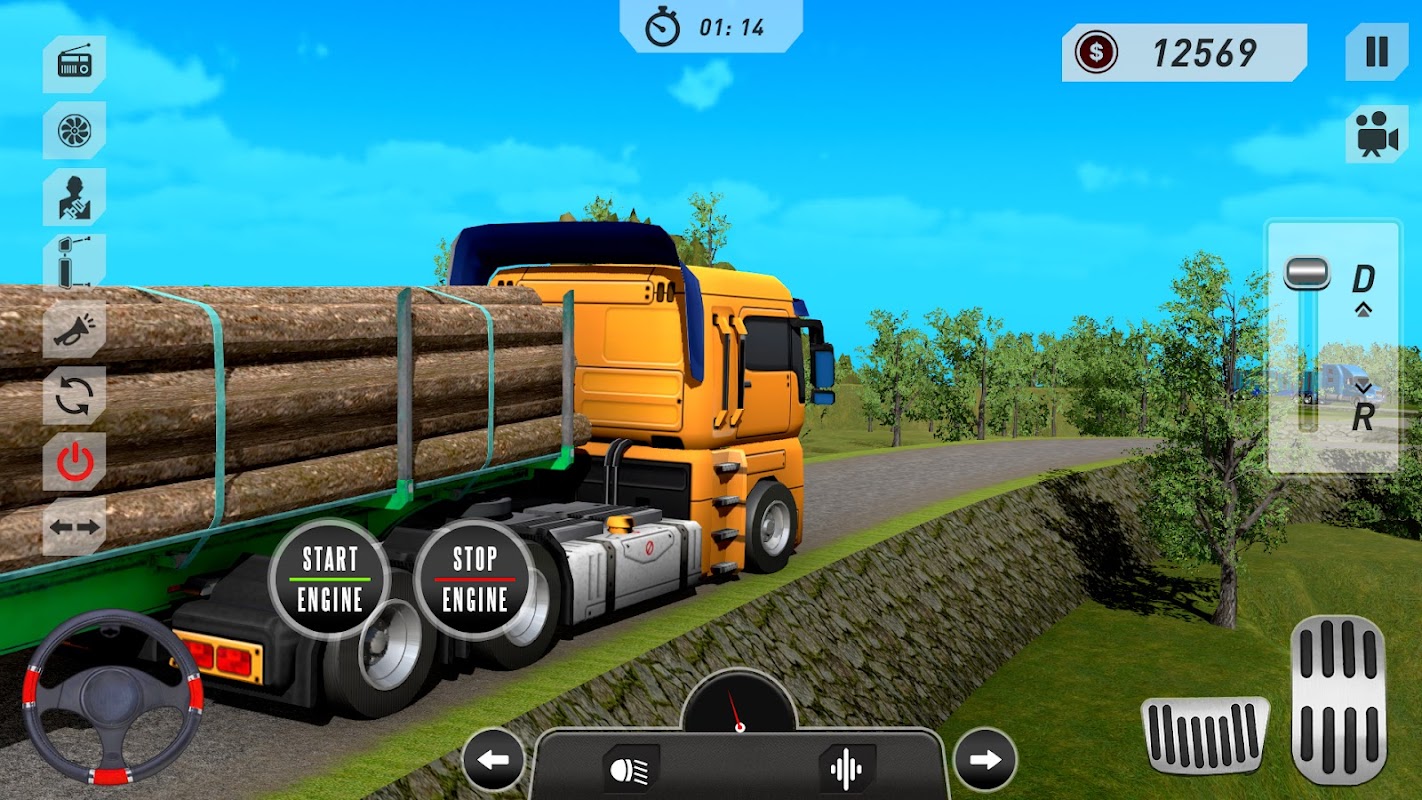Start the engine
The image size is (1422, 800).
click(330, 579)
